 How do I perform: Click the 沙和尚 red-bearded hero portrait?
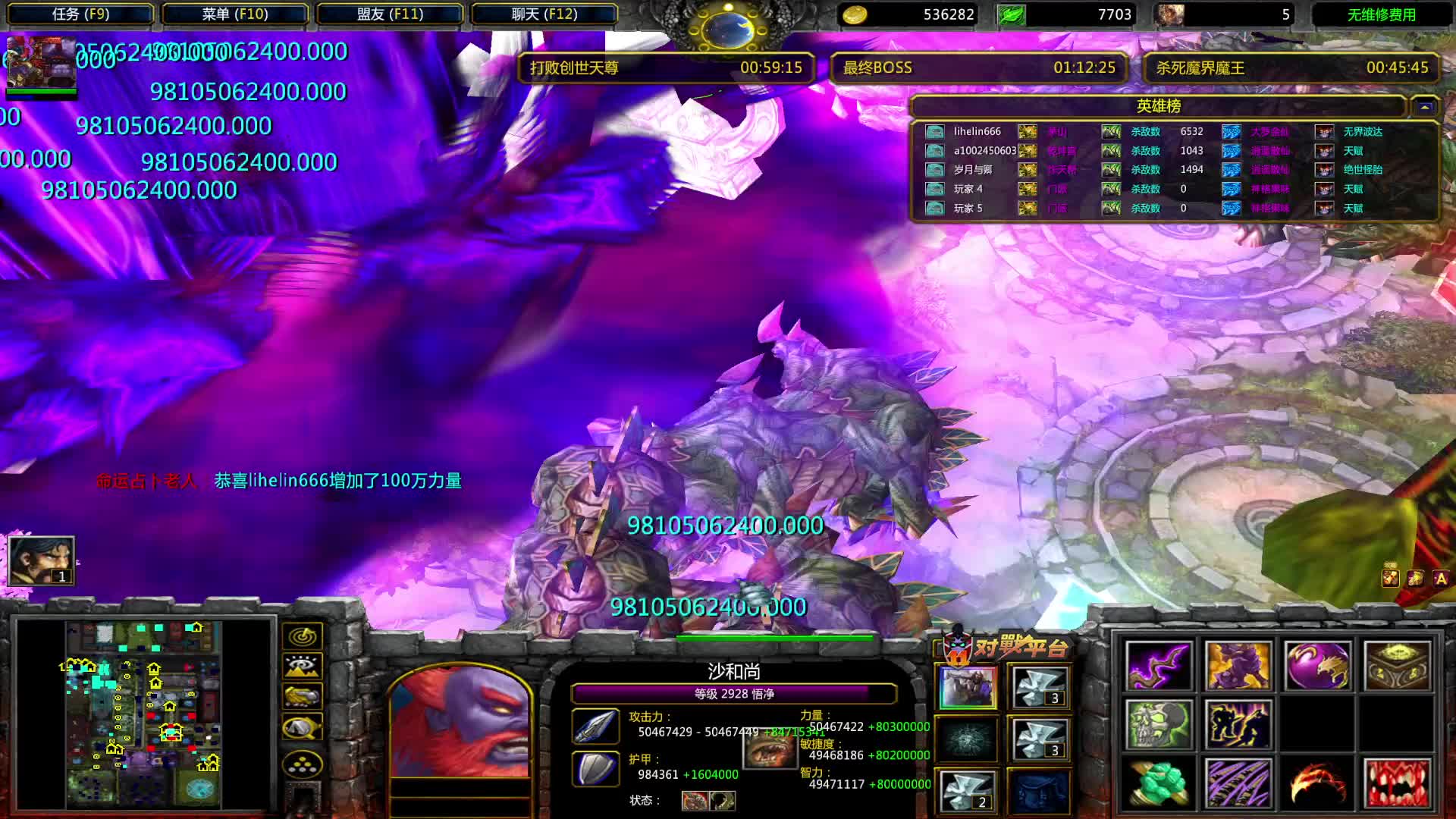(x=460, y=722)
